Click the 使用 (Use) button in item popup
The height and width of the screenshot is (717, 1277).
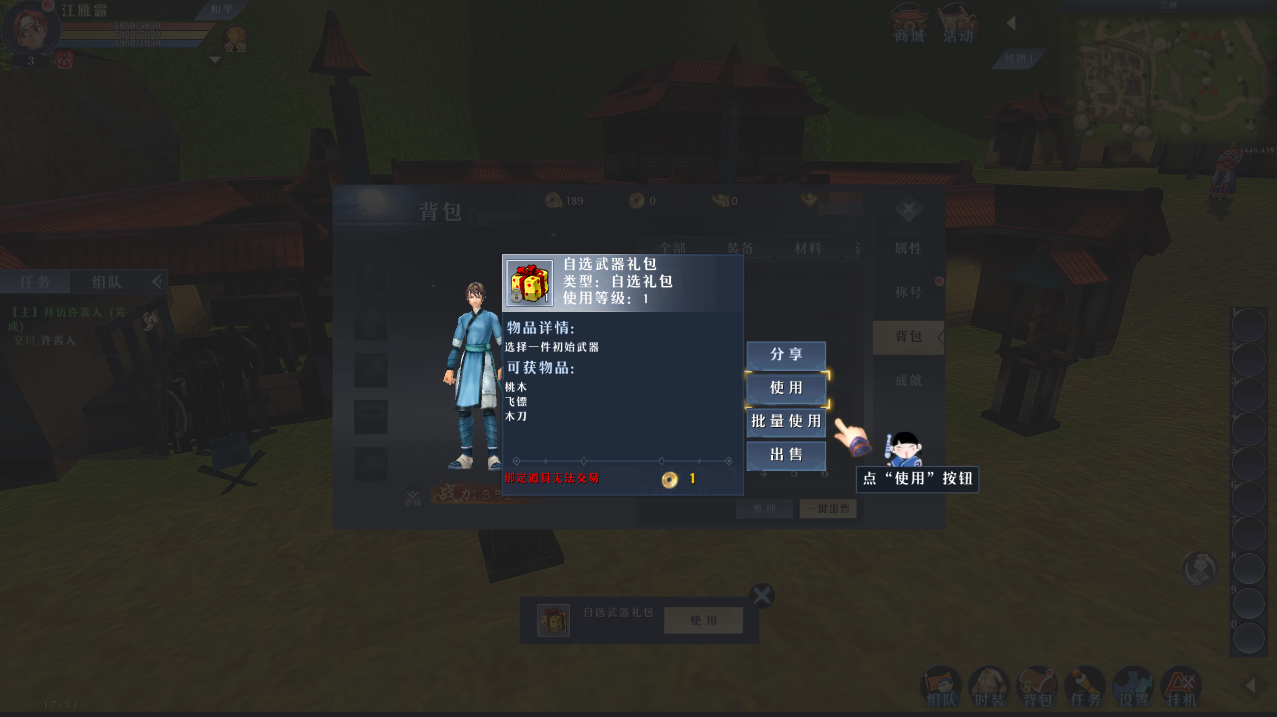click(786, 388)
